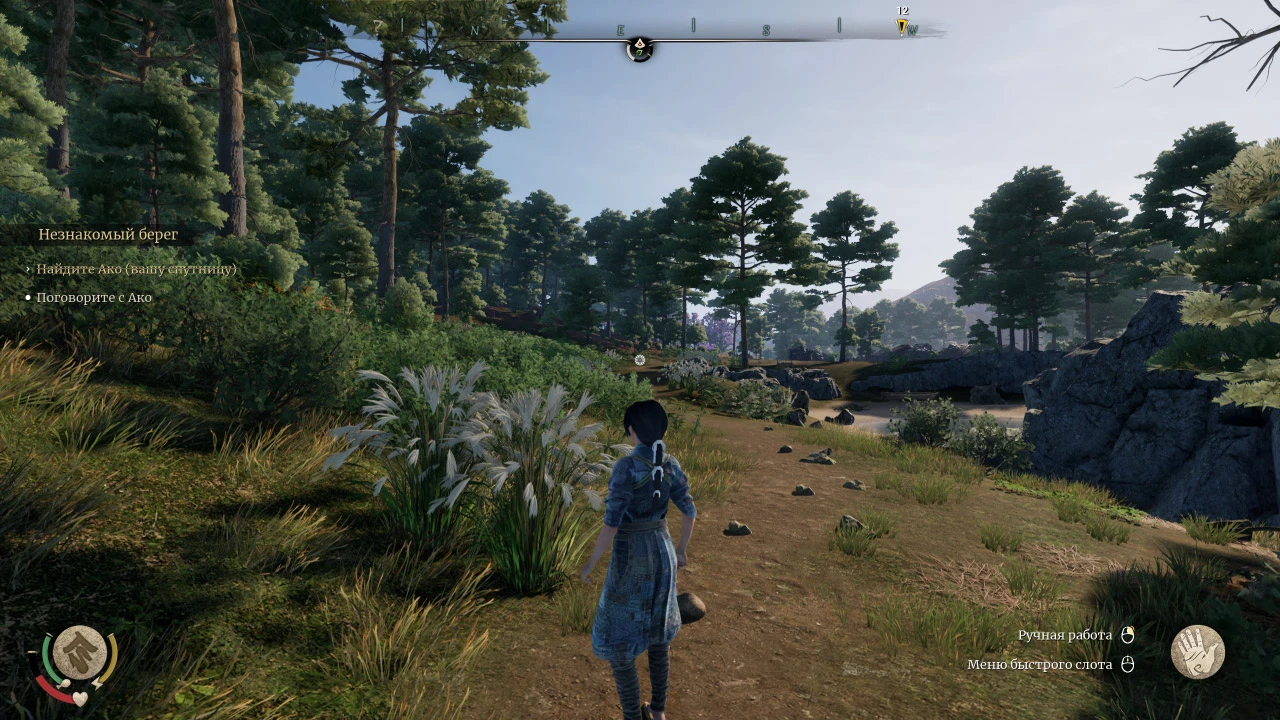Screen dimensions: 1280x720
Task: Select the round dark marker on compass bar
Action: click(x=639, y=48)
